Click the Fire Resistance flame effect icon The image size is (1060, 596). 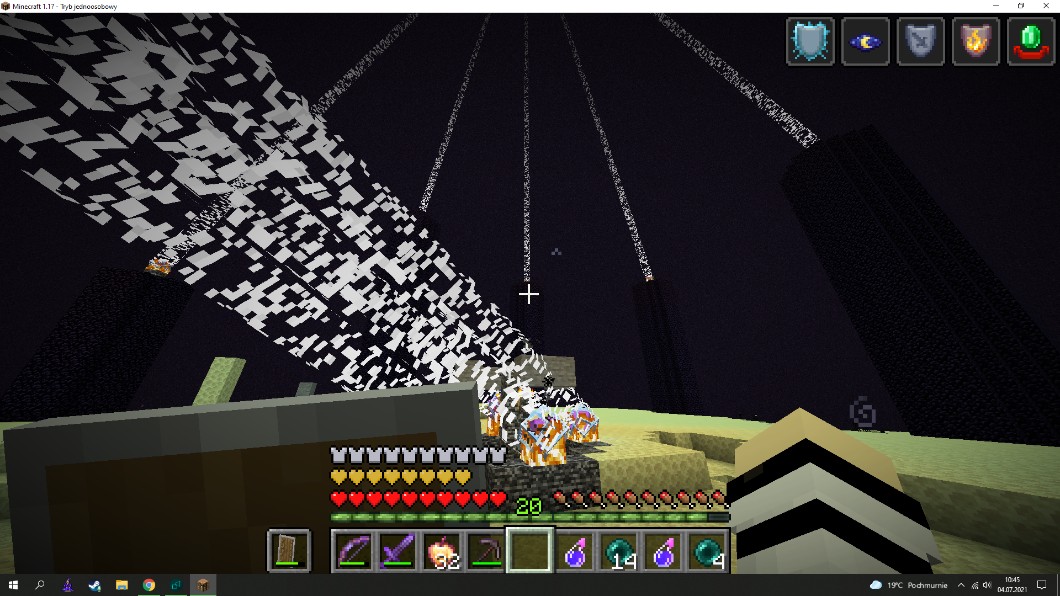pyautogui.click(x=975, y=42)
